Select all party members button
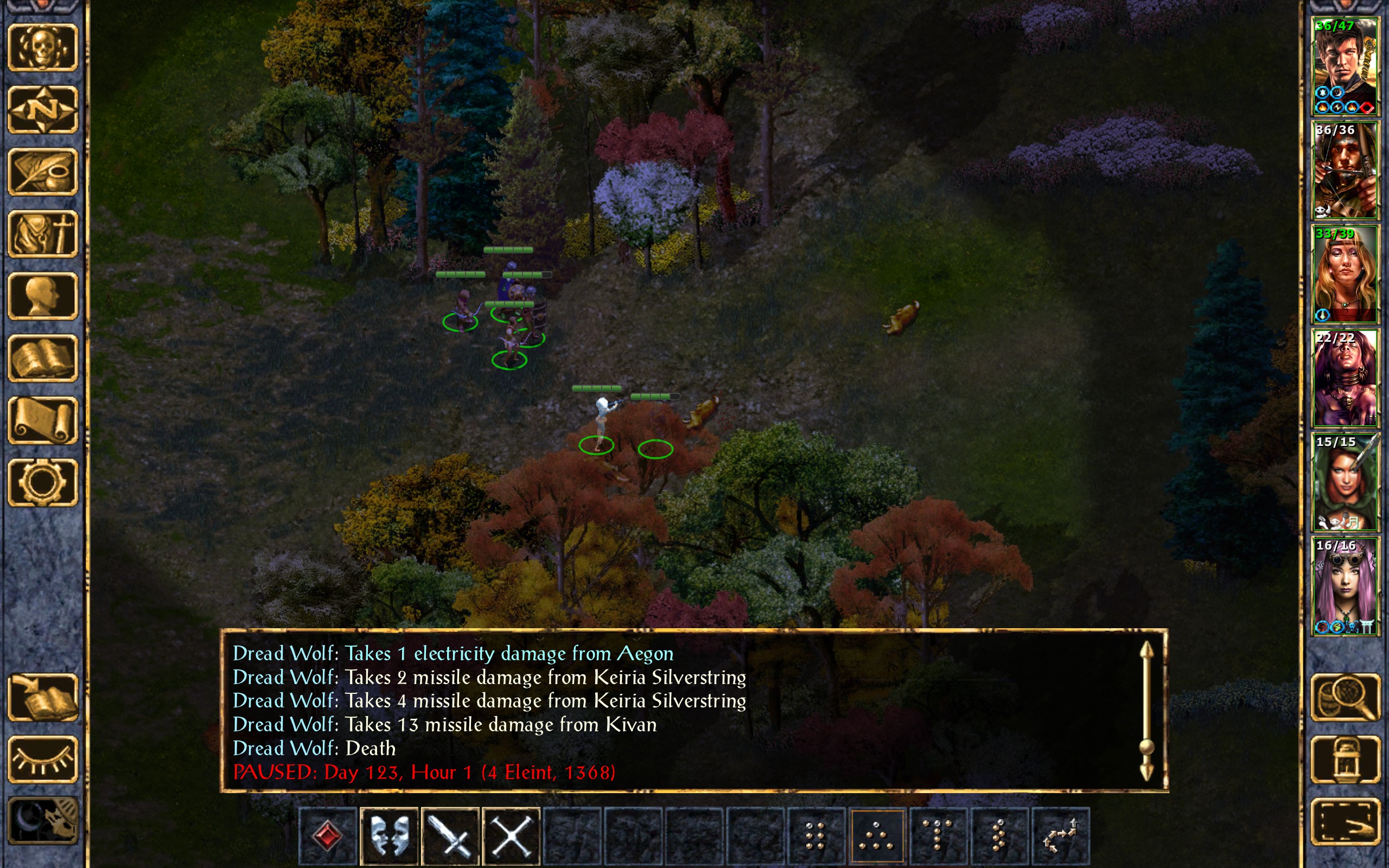1389x868 pixels. point(1346,821)
